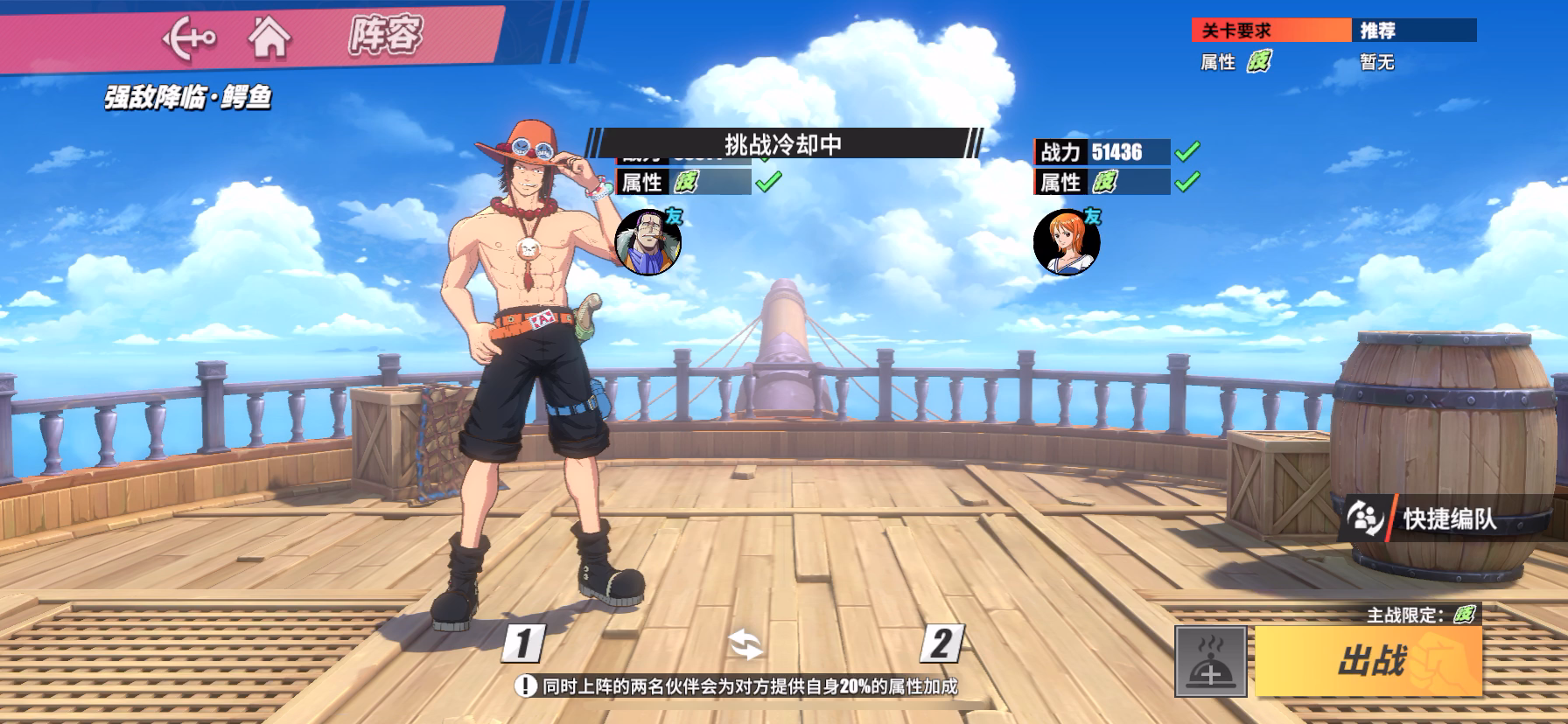Swap positions with the swap arrows icon

coord(745,645)
